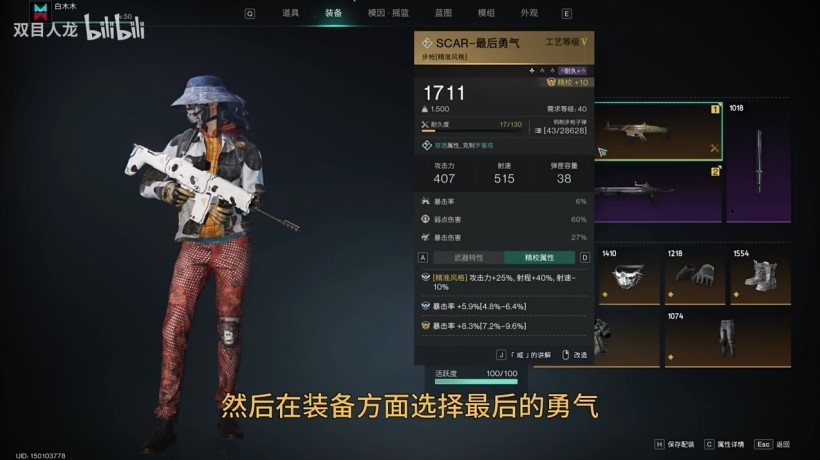
Task: Select the skull mask slot rated 1410
Action: [x=628, y=275]
